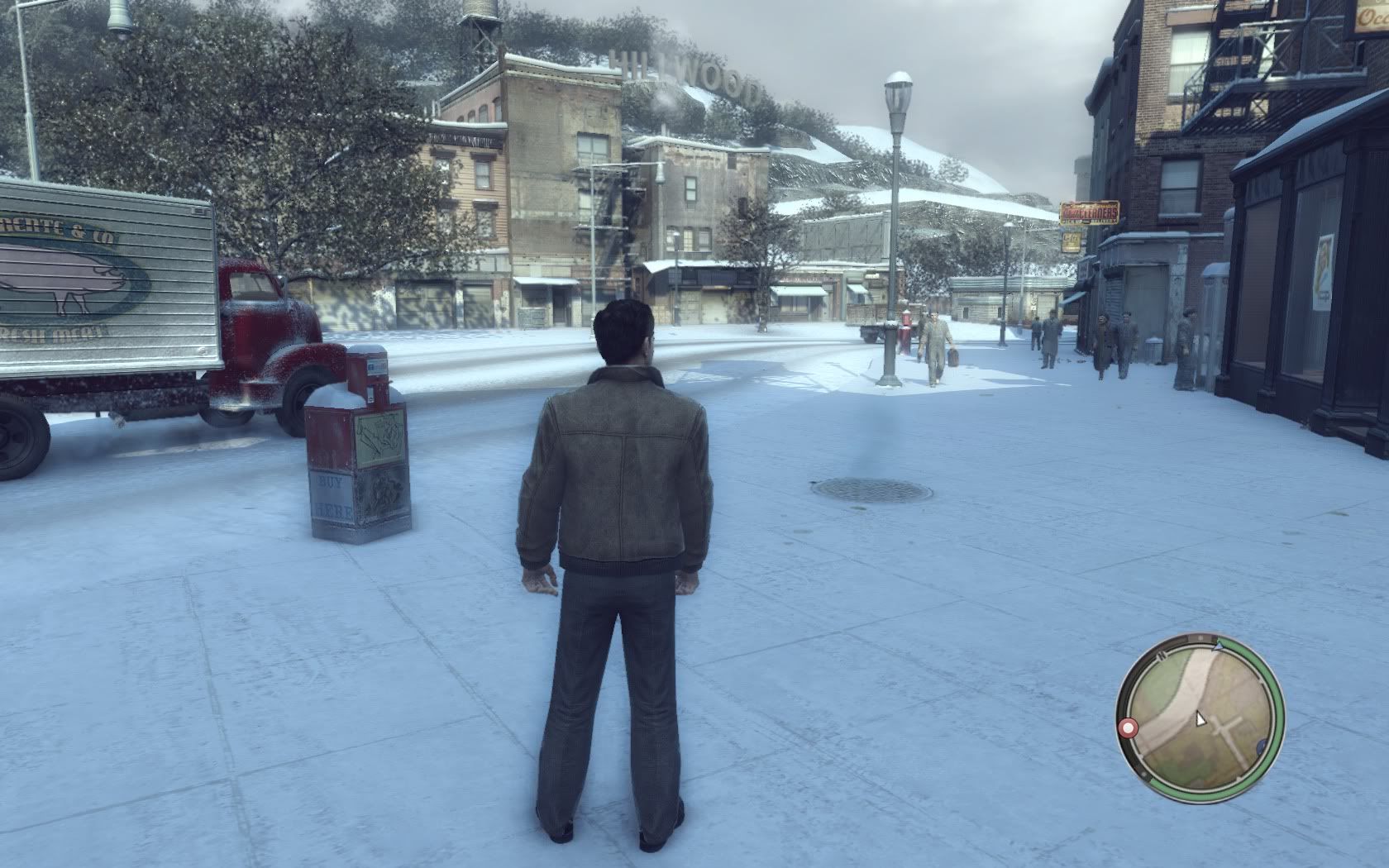Select the red objective marker on the minimap

coord(1128,727)
